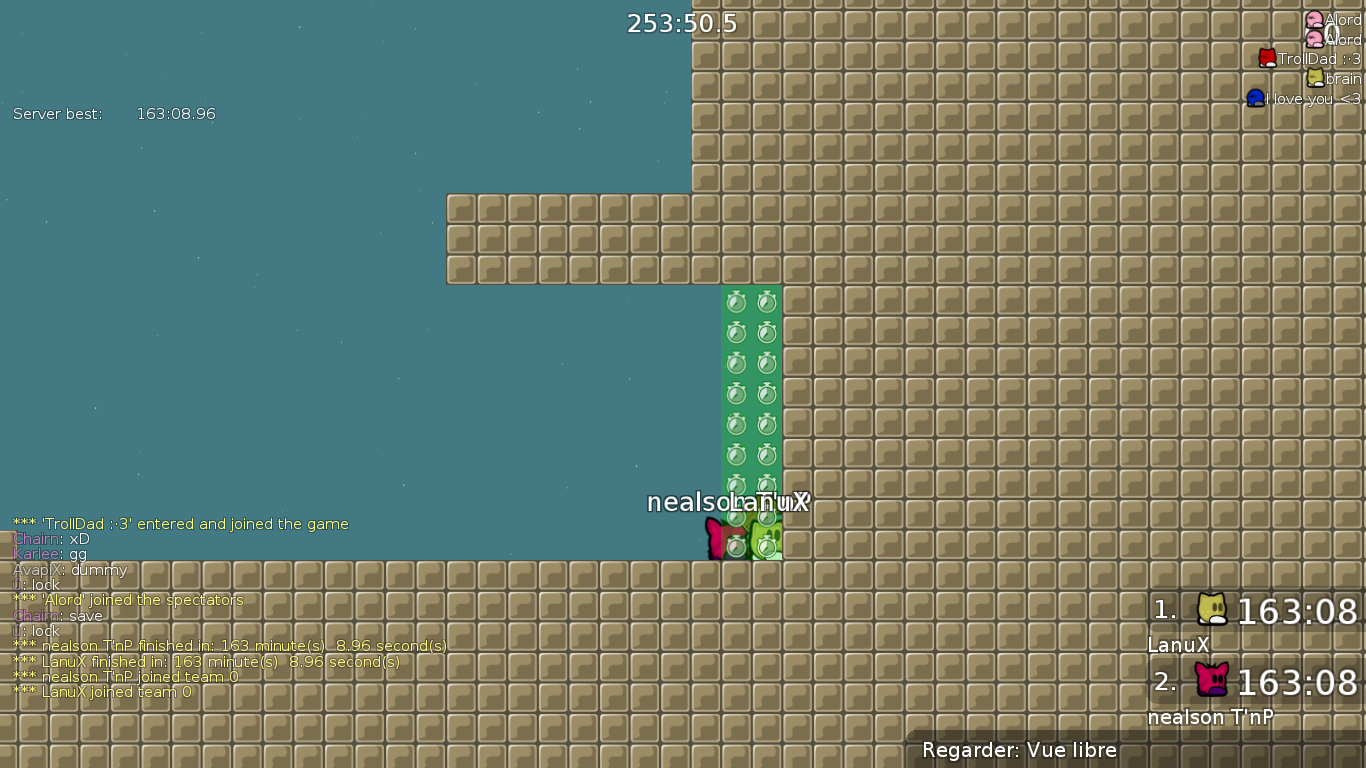The image size is (1366, 768).
Task: Click the pink tee character near the checkpoint
Action: coord(722,538)
